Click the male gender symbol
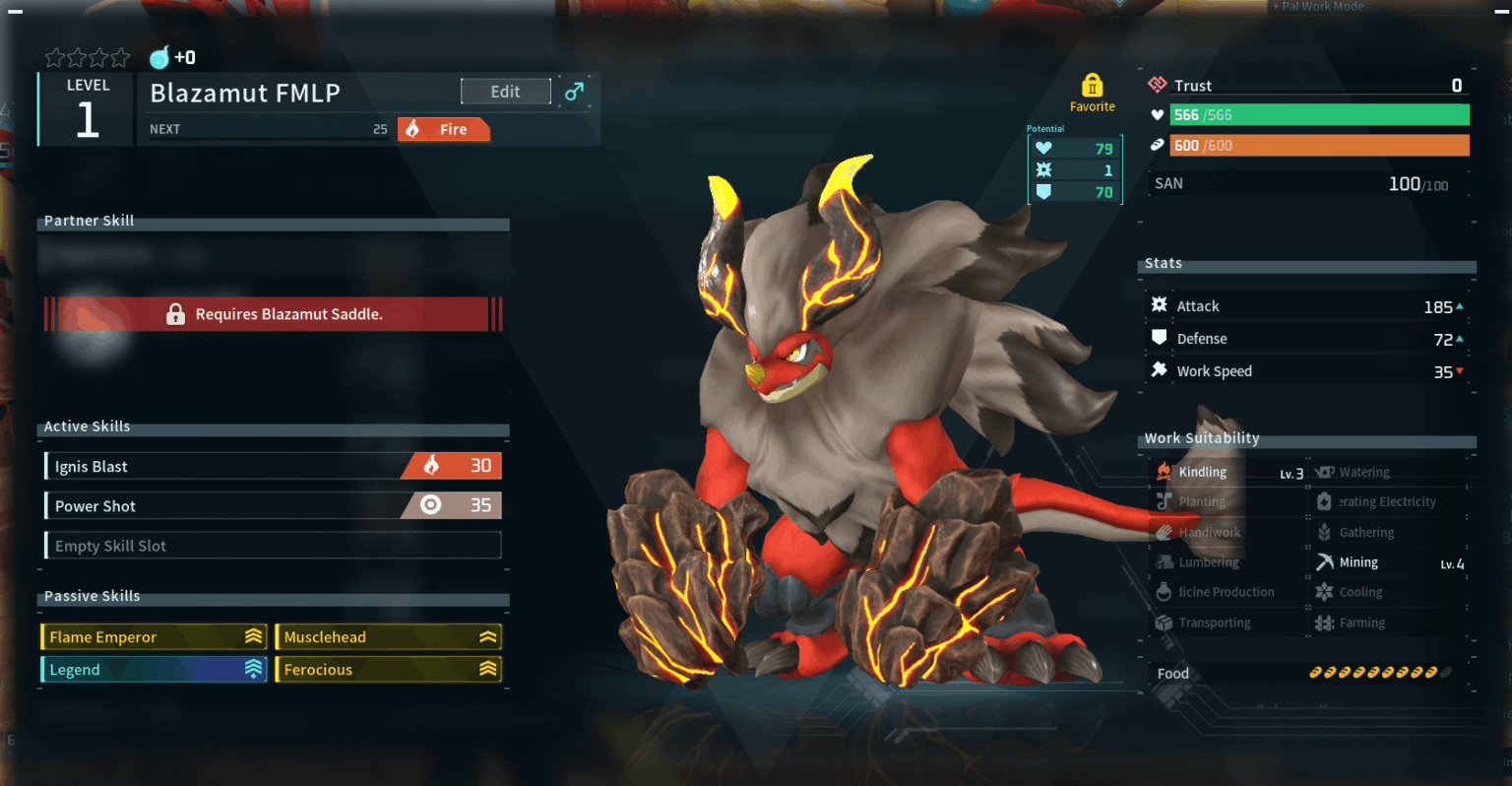The image size is (1512, 786). tap(574, 90)
